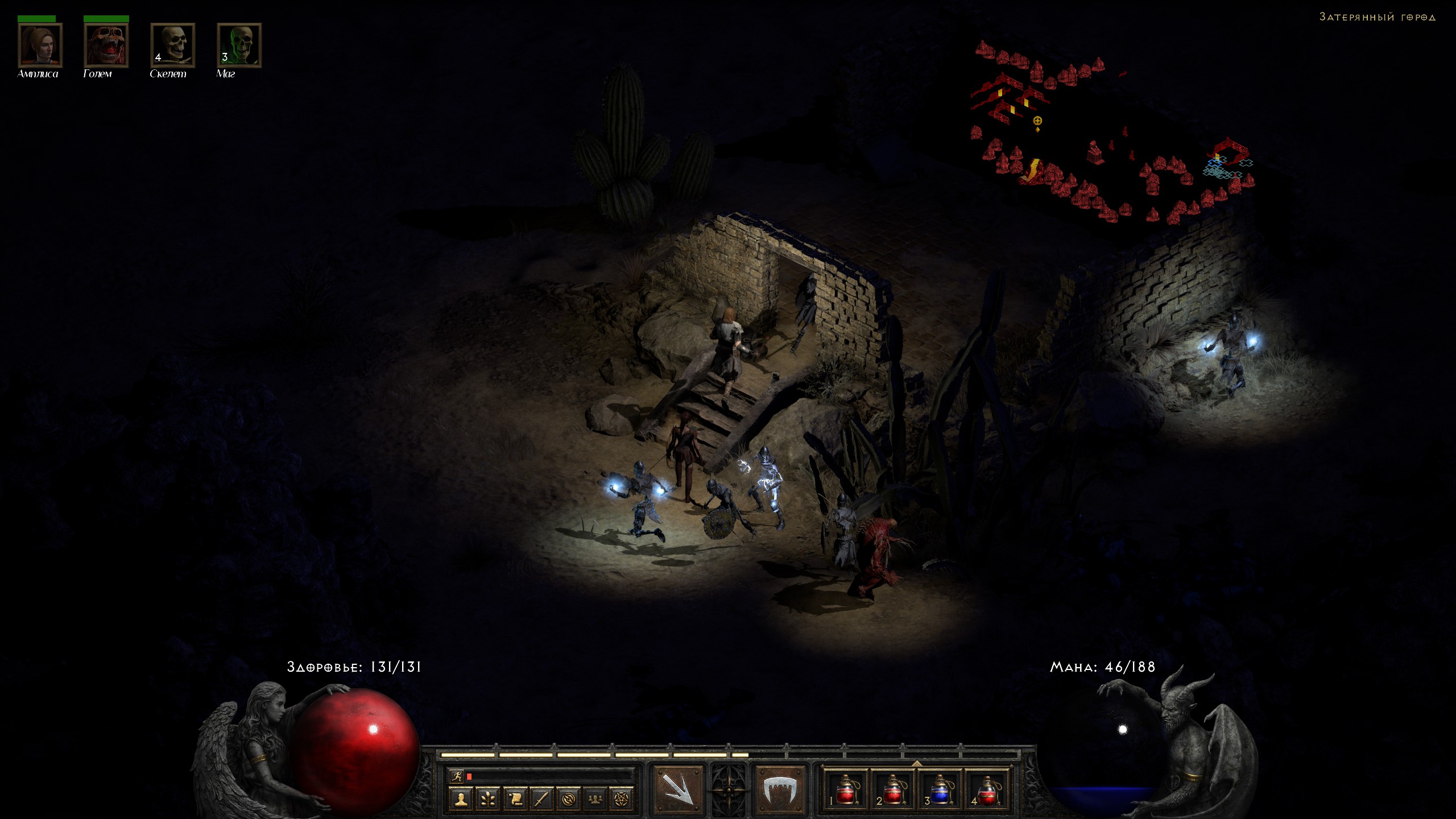Select the left-click arrow attack skill
Viewport: 1456px width, 819px height.
pos(677,789)
